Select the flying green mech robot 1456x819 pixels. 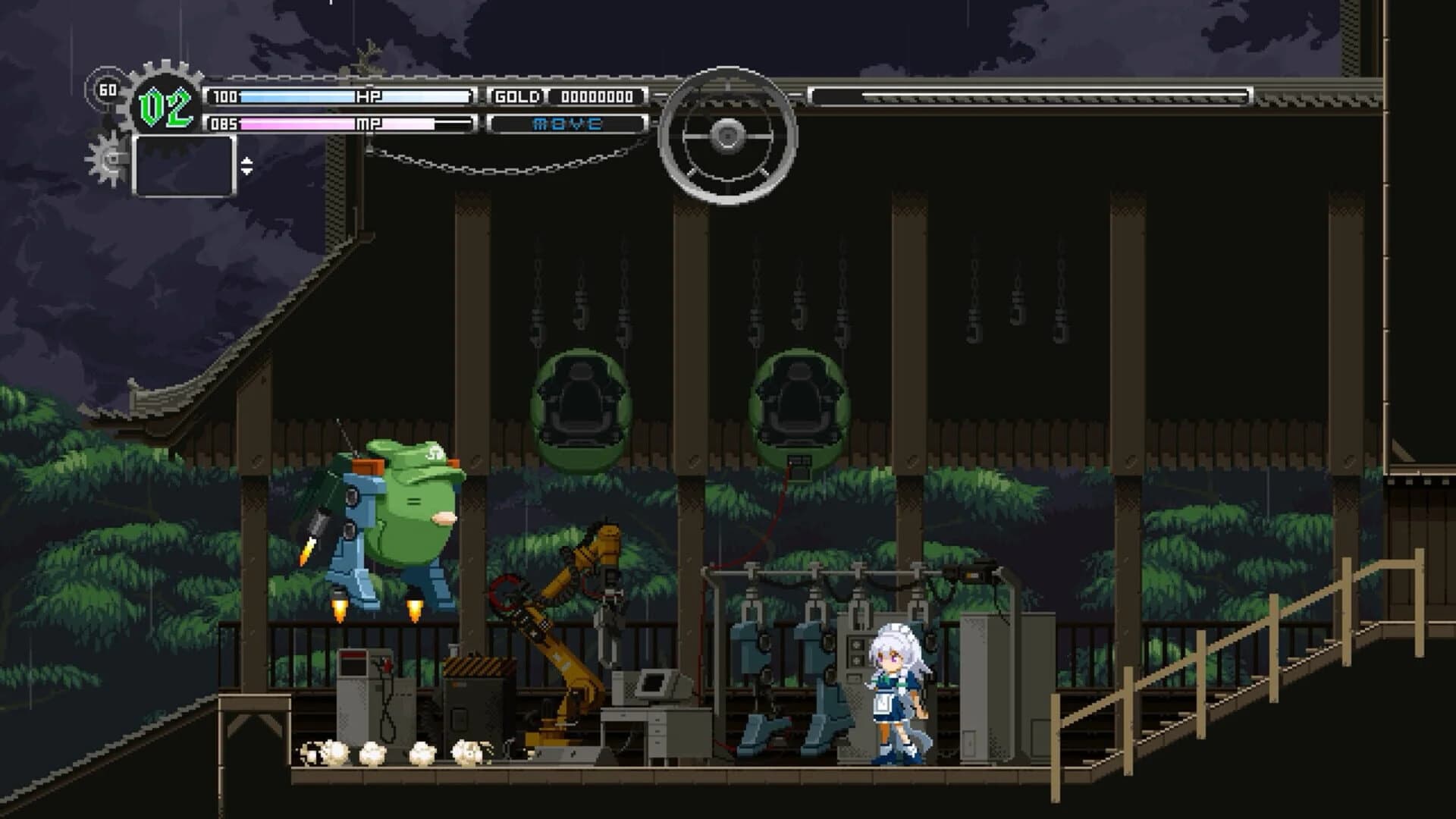(387, 516)
